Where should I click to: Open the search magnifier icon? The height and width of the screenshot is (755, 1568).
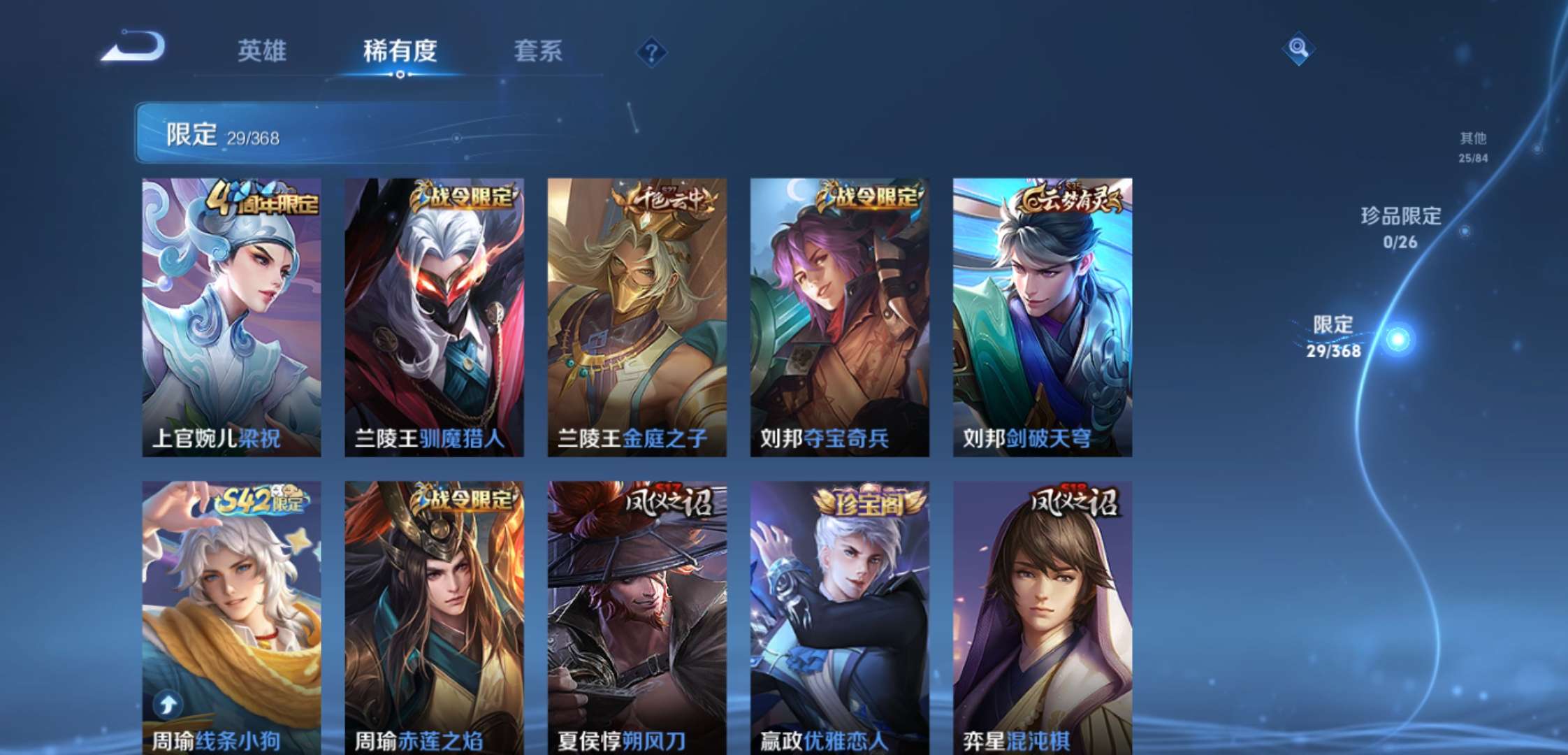pos(1300,49)
